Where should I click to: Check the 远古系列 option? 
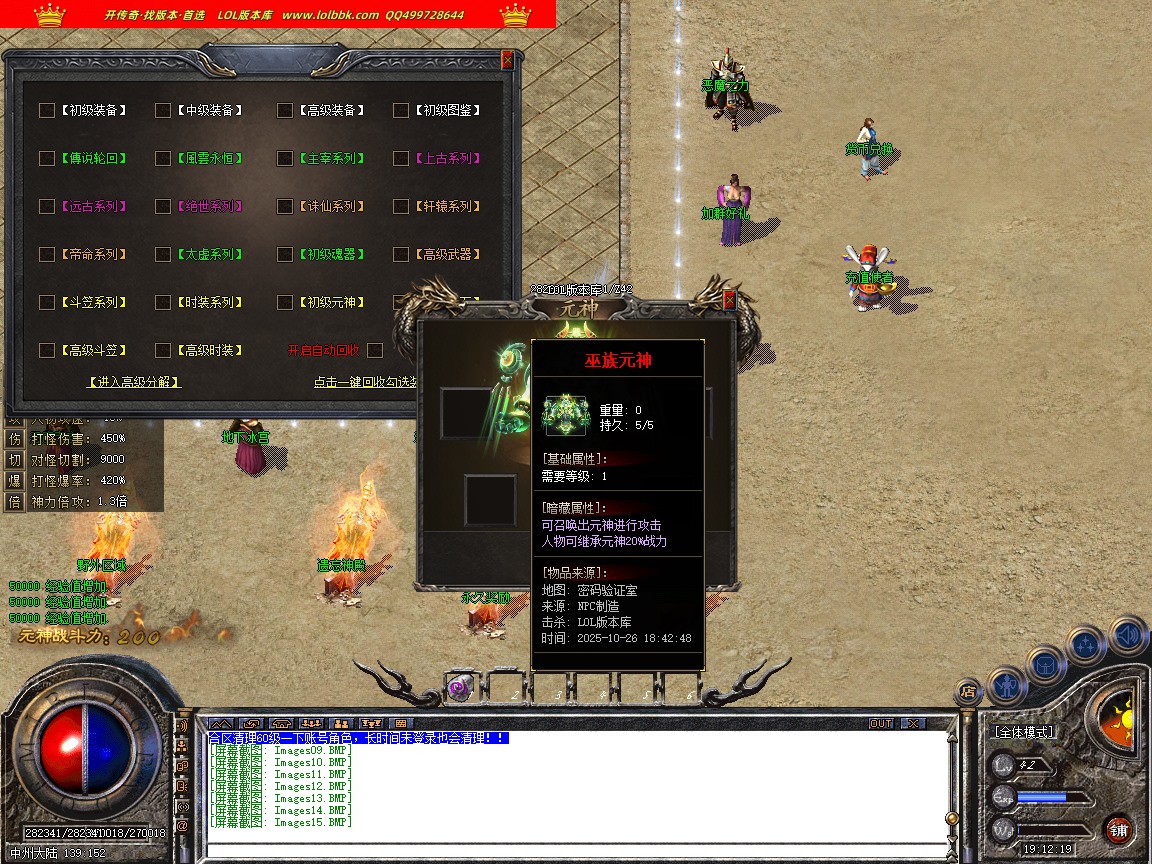click(x=47, y=206)
